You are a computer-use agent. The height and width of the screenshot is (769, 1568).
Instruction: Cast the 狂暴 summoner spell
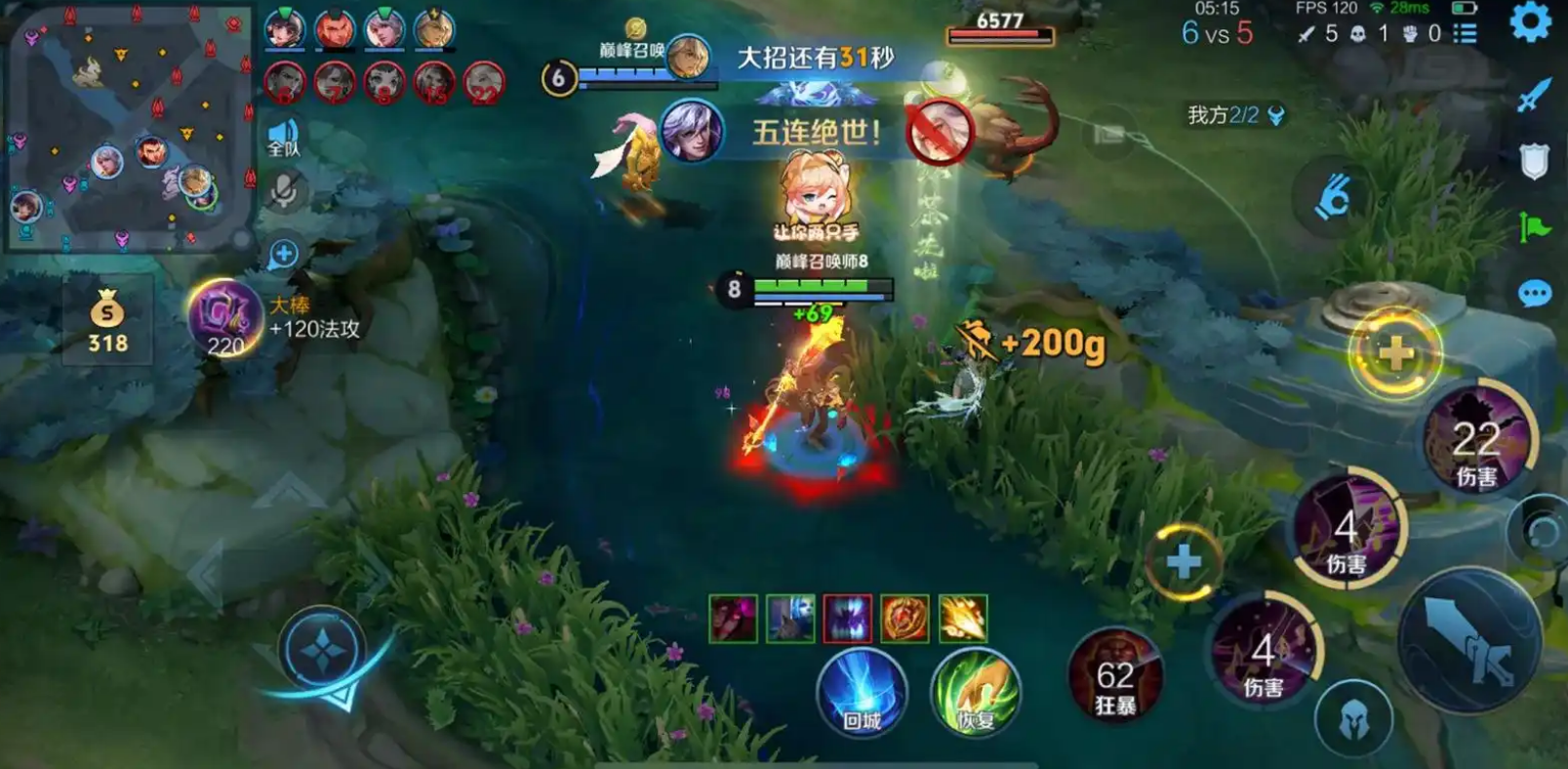click(x=1114, y=681)
